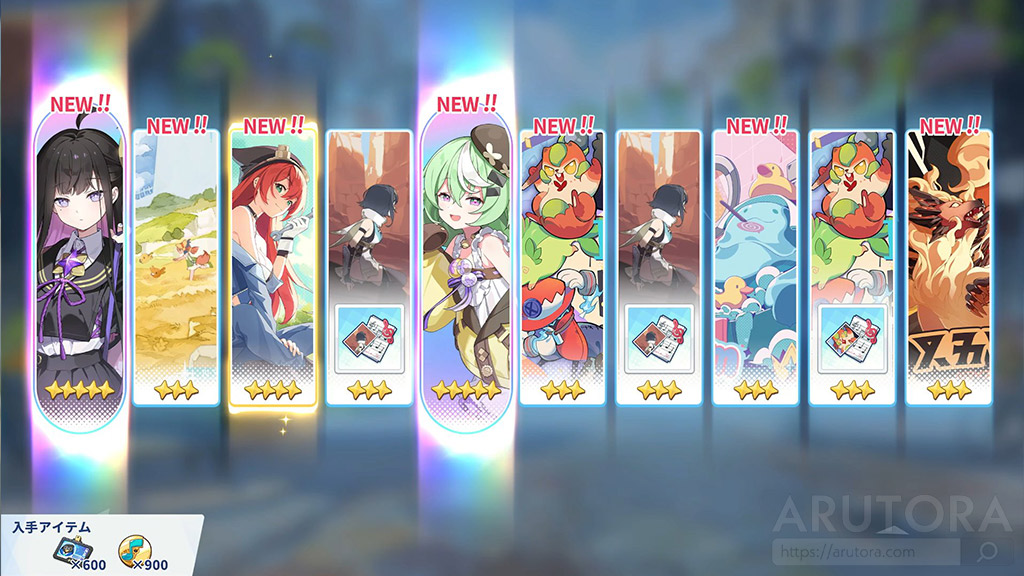Pick the red-haired girl four-star card

(273, 265)
